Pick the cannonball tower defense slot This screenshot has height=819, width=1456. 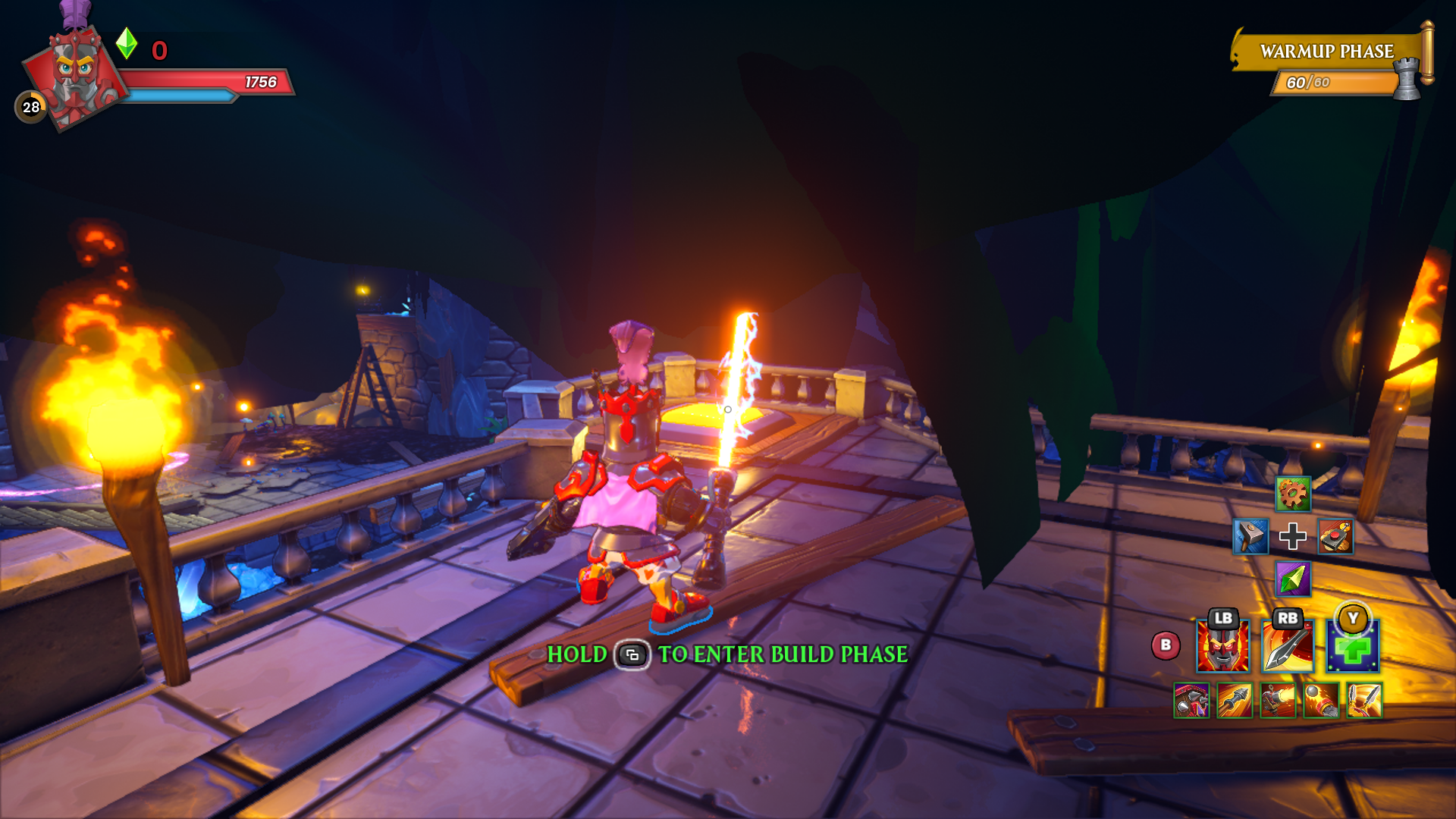pyautogui.click(x=1321, y=700)
